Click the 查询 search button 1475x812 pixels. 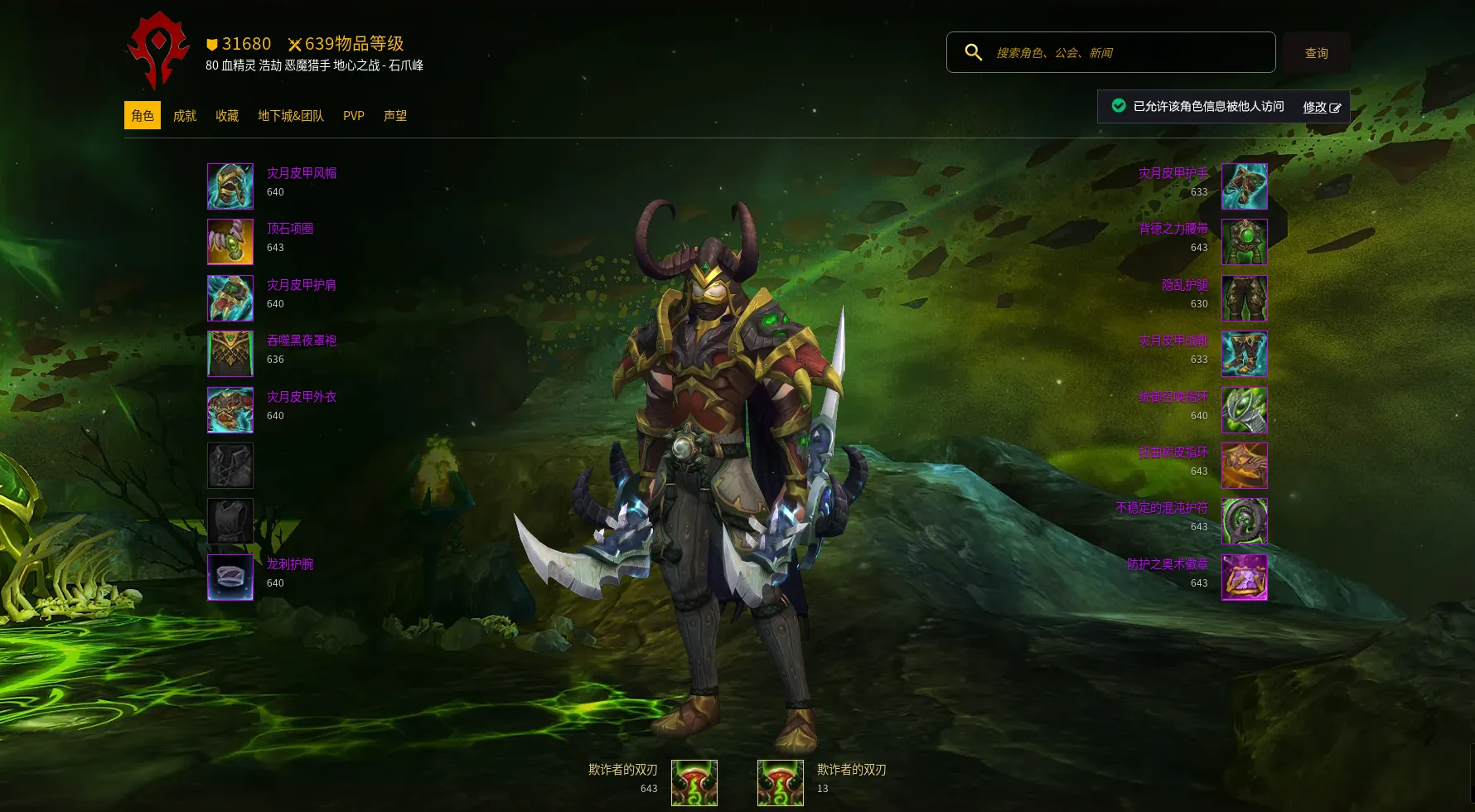pyautogui.click(x=1316, y=53)
